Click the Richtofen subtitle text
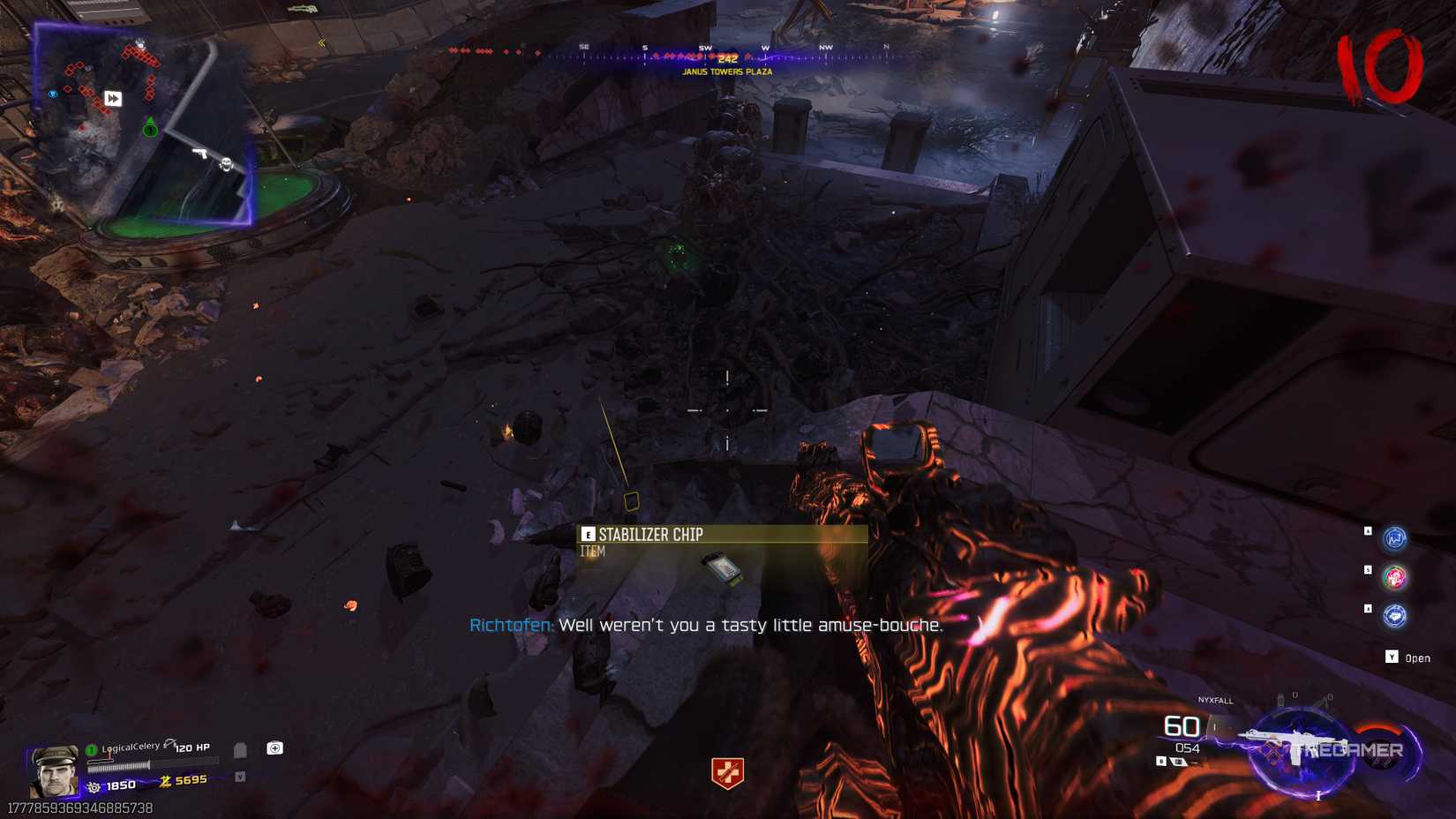This screenshot has height=819, width=1456. [x=706, y=625]
